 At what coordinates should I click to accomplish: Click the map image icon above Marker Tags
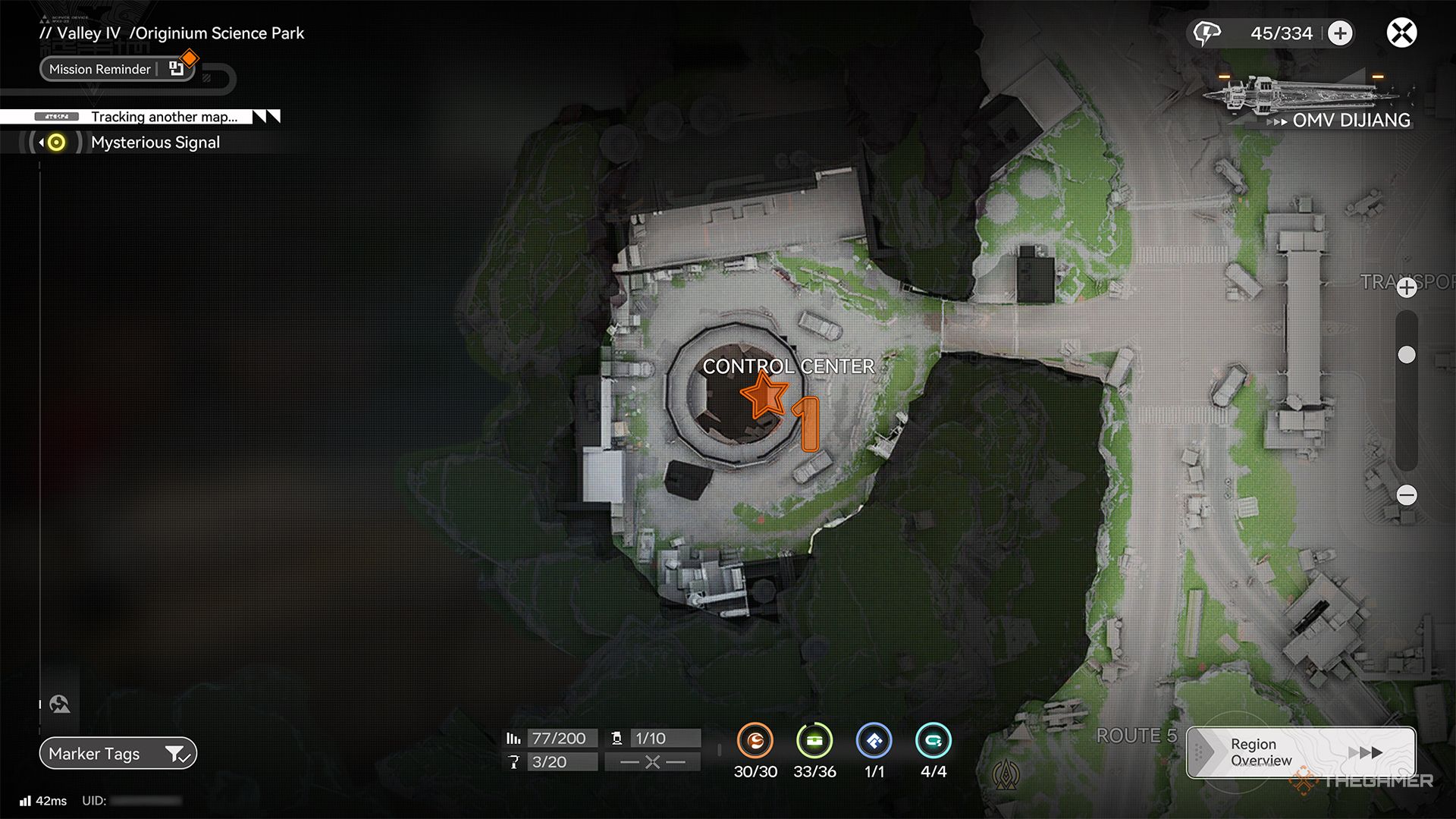[x=60, y=704]
